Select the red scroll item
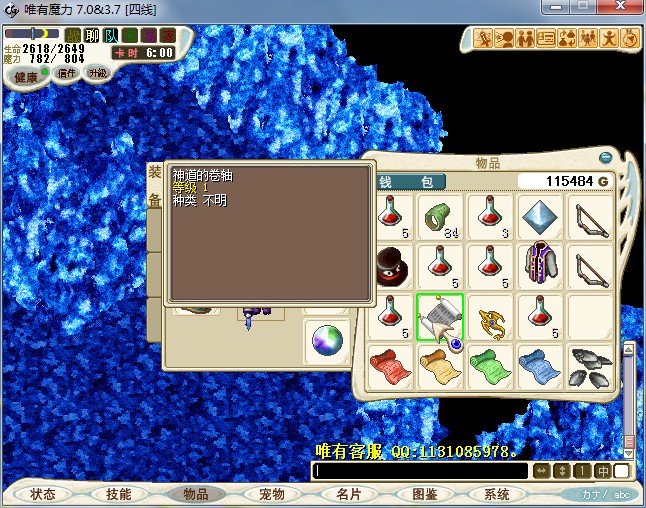This screenshot has height=508, width=646. tap(389, 366)
